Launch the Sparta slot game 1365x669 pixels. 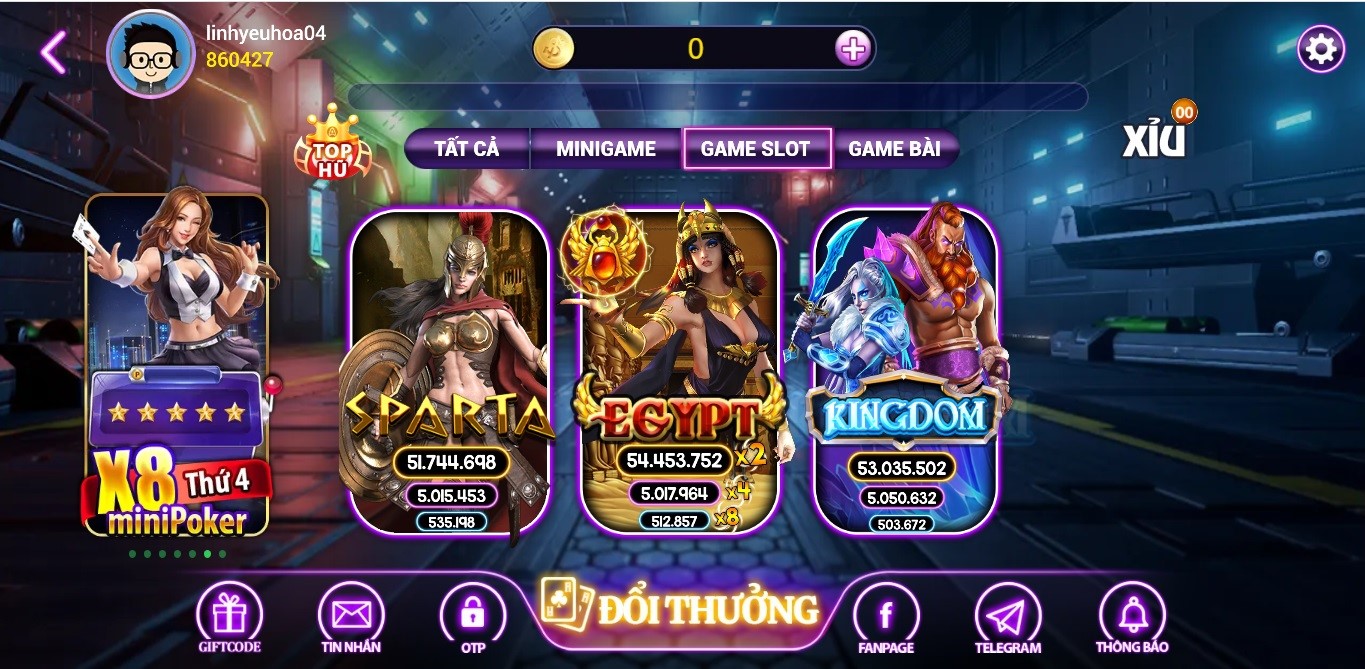tap(450, 370)
